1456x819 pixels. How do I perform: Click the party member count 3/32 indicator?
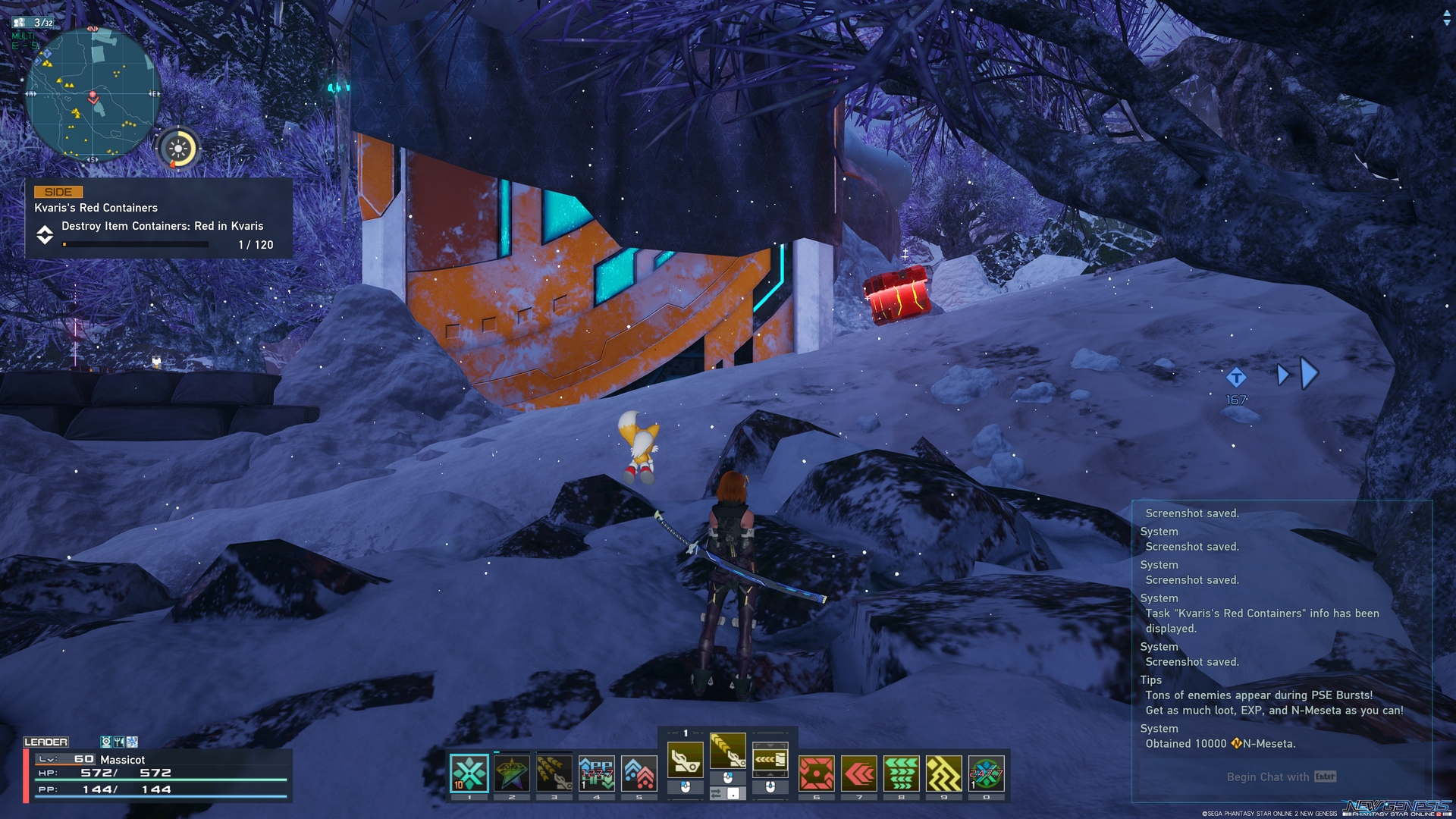(33, 23)
